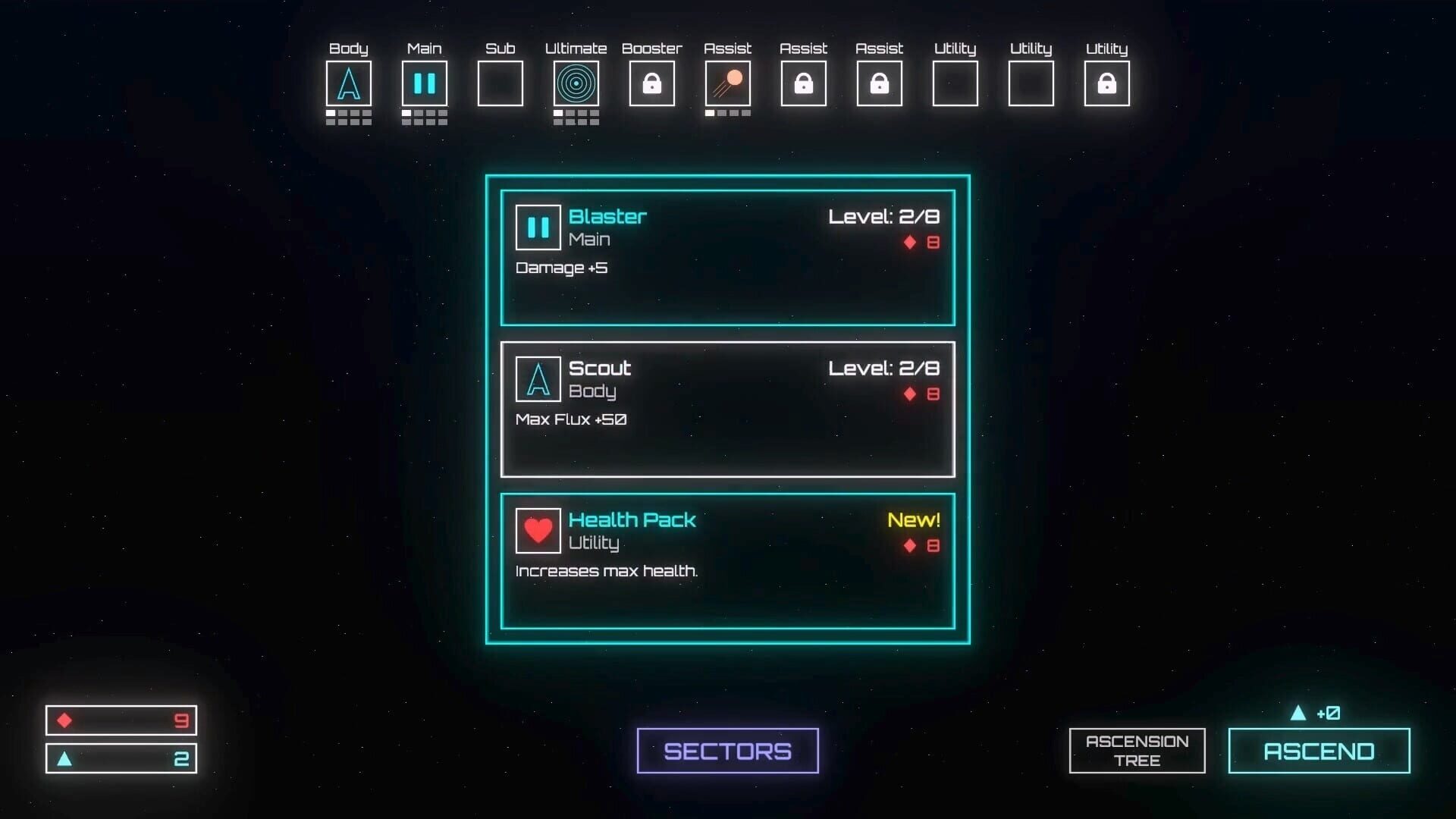Screen dimensions: 1456x819
Task: Open the Ascension Tree
Action: (x=1136, y=750)
